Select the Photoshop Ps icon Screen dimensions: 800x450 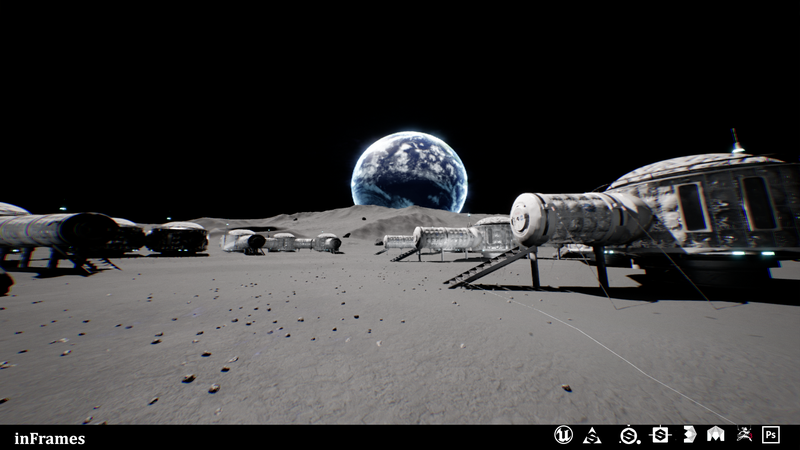(771, 435)
